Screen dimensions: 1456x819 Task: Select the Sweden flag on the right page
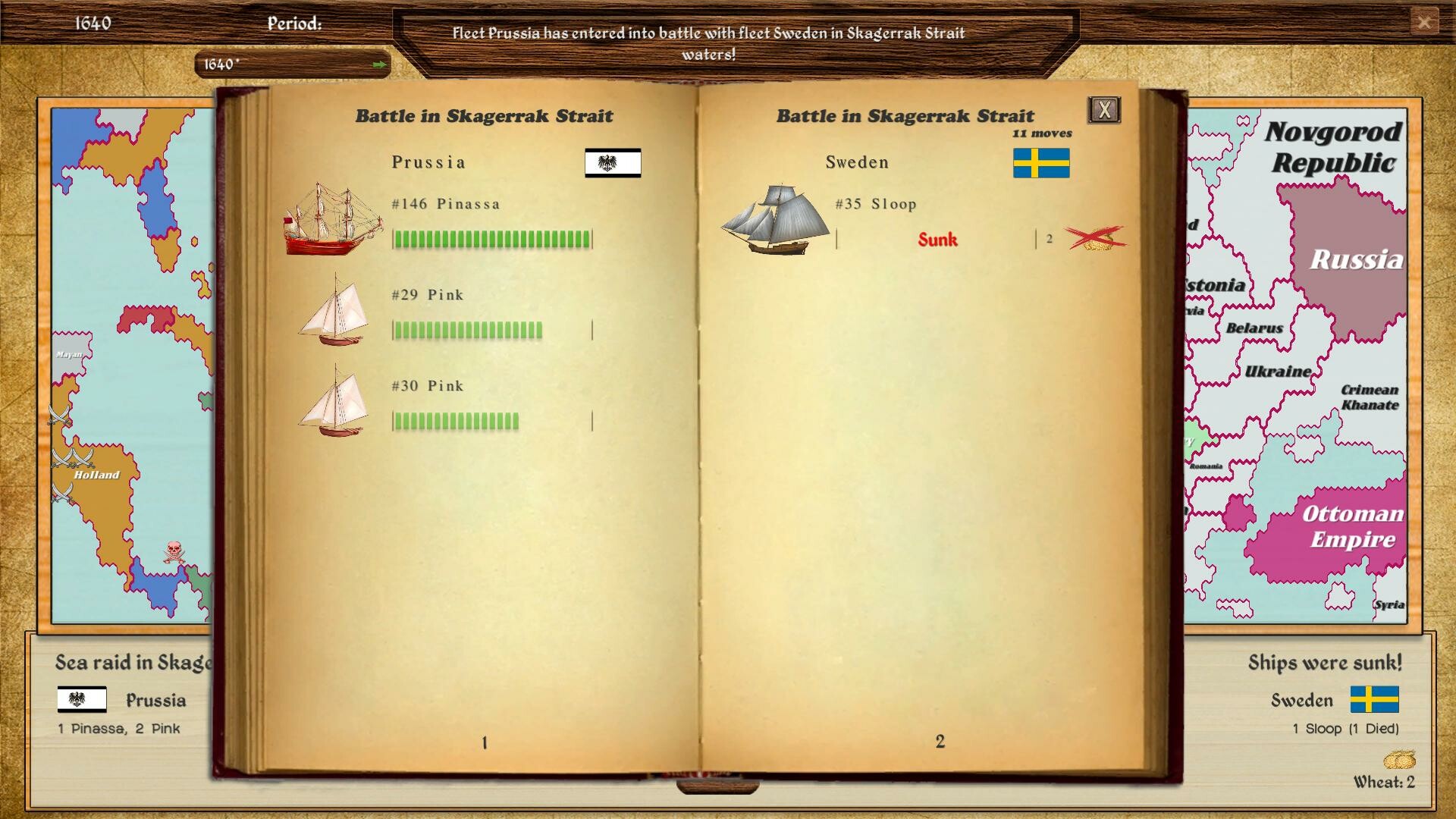click(1040, 164)
